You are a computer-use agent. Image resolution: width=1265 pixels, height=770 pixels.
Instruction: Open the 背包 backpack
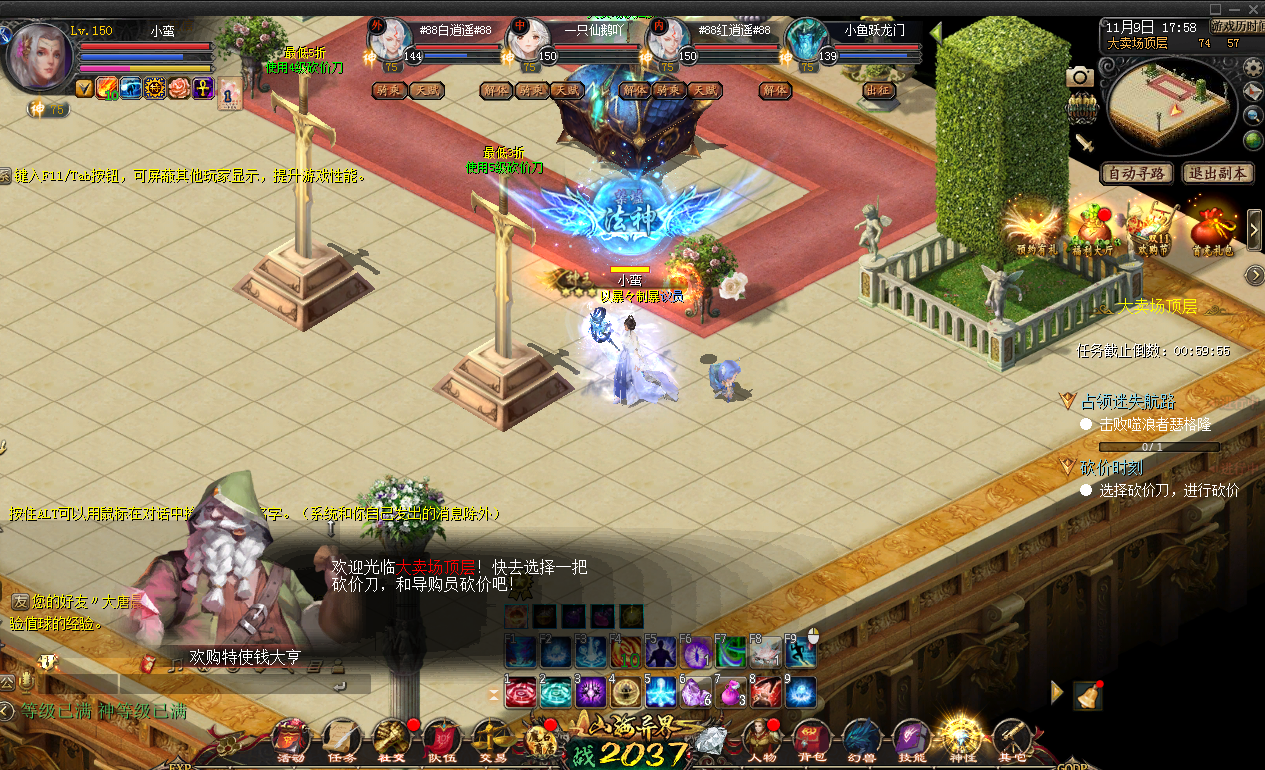(811, 740)
